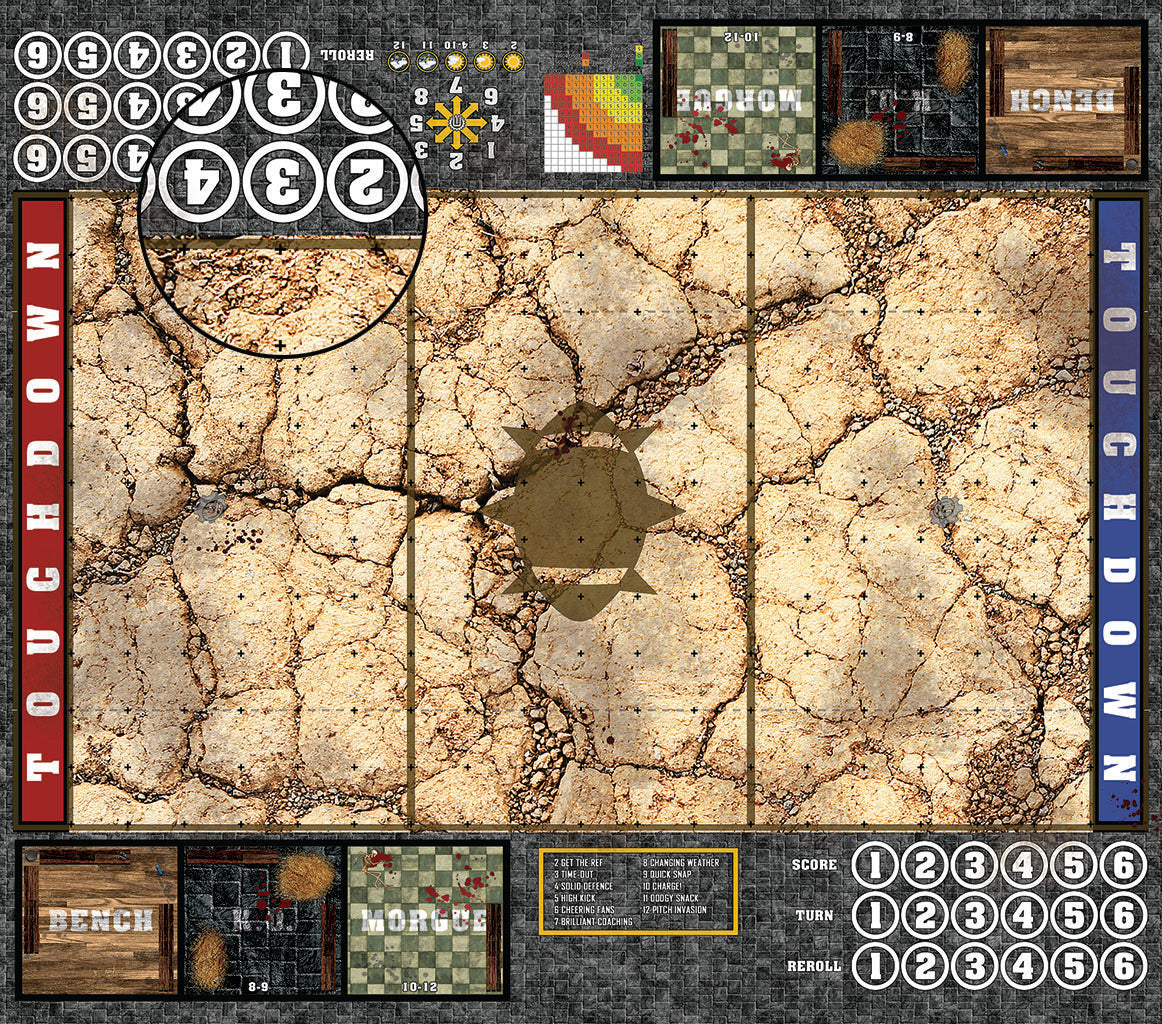The image size is (1162, 1024).
Task: Mark 2 on the upright REROLL track
Action: 925,966
